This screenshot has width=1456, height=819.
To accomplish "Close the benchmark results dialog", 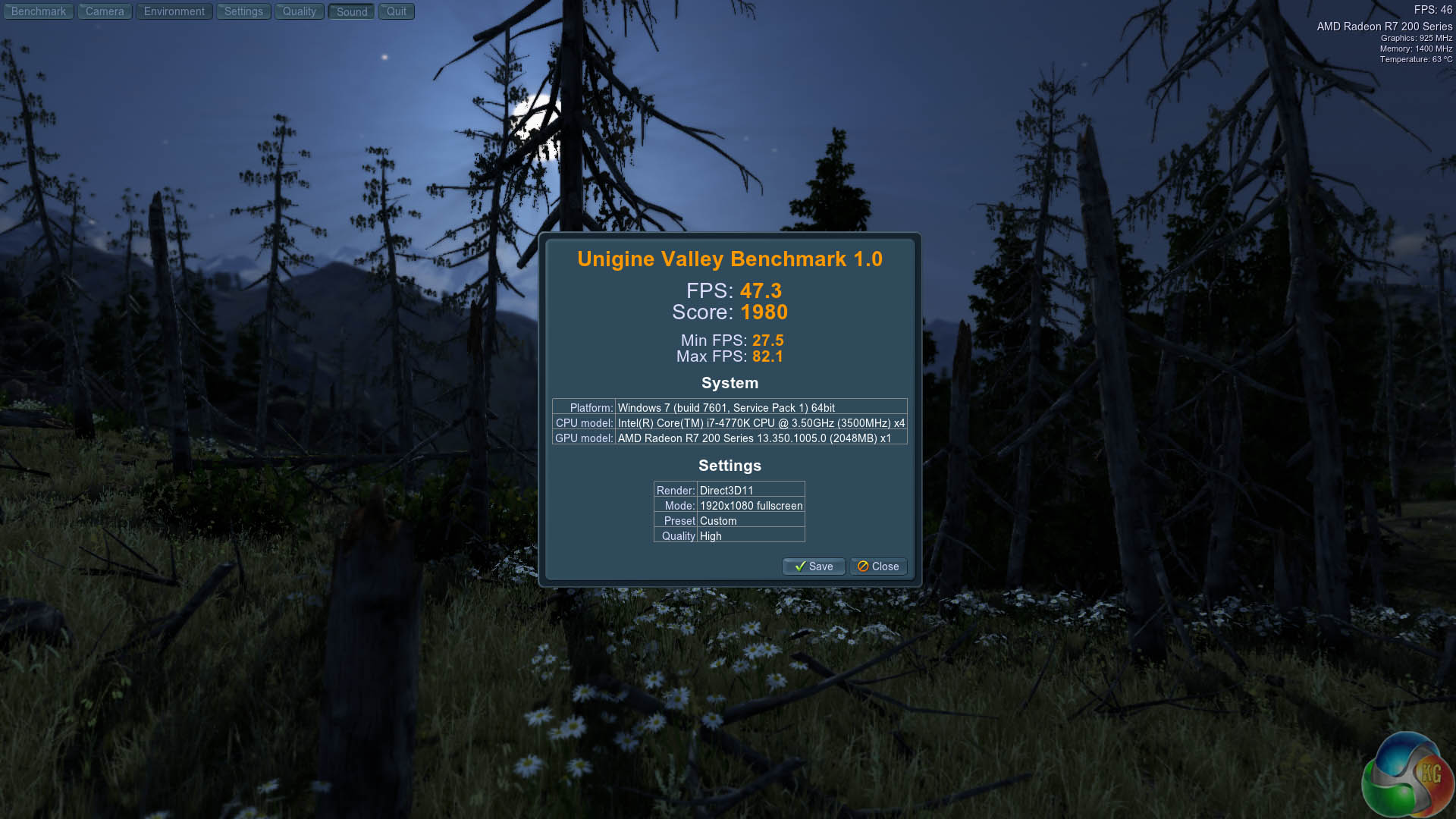I will coord(878,566).
